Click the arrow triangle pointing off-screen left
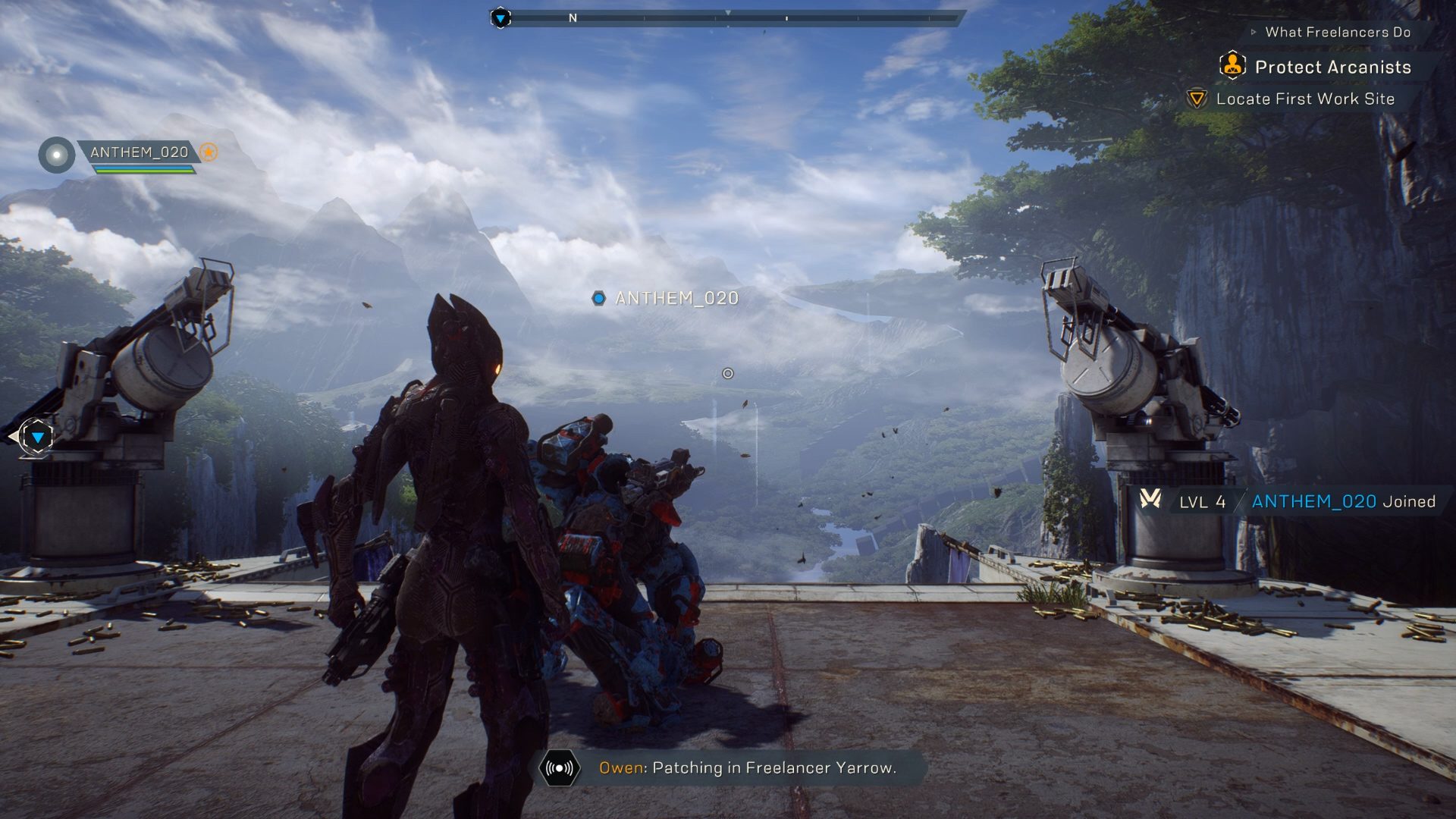Screen dimensions: 1456x819 tap(13, 437)
